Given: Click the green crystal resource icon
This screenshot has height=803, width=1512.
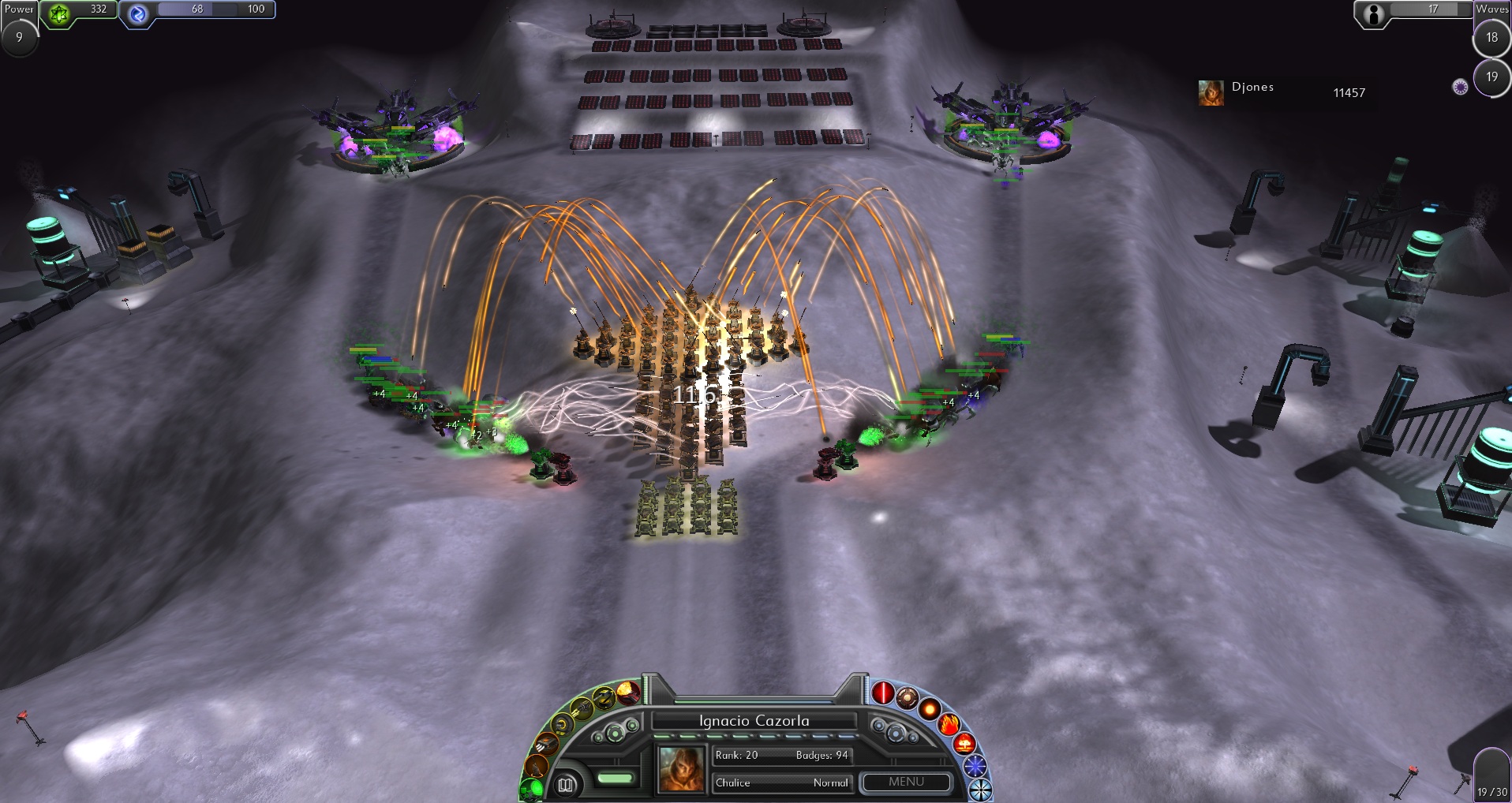Looking at the screenshot, I should point(59,12).
